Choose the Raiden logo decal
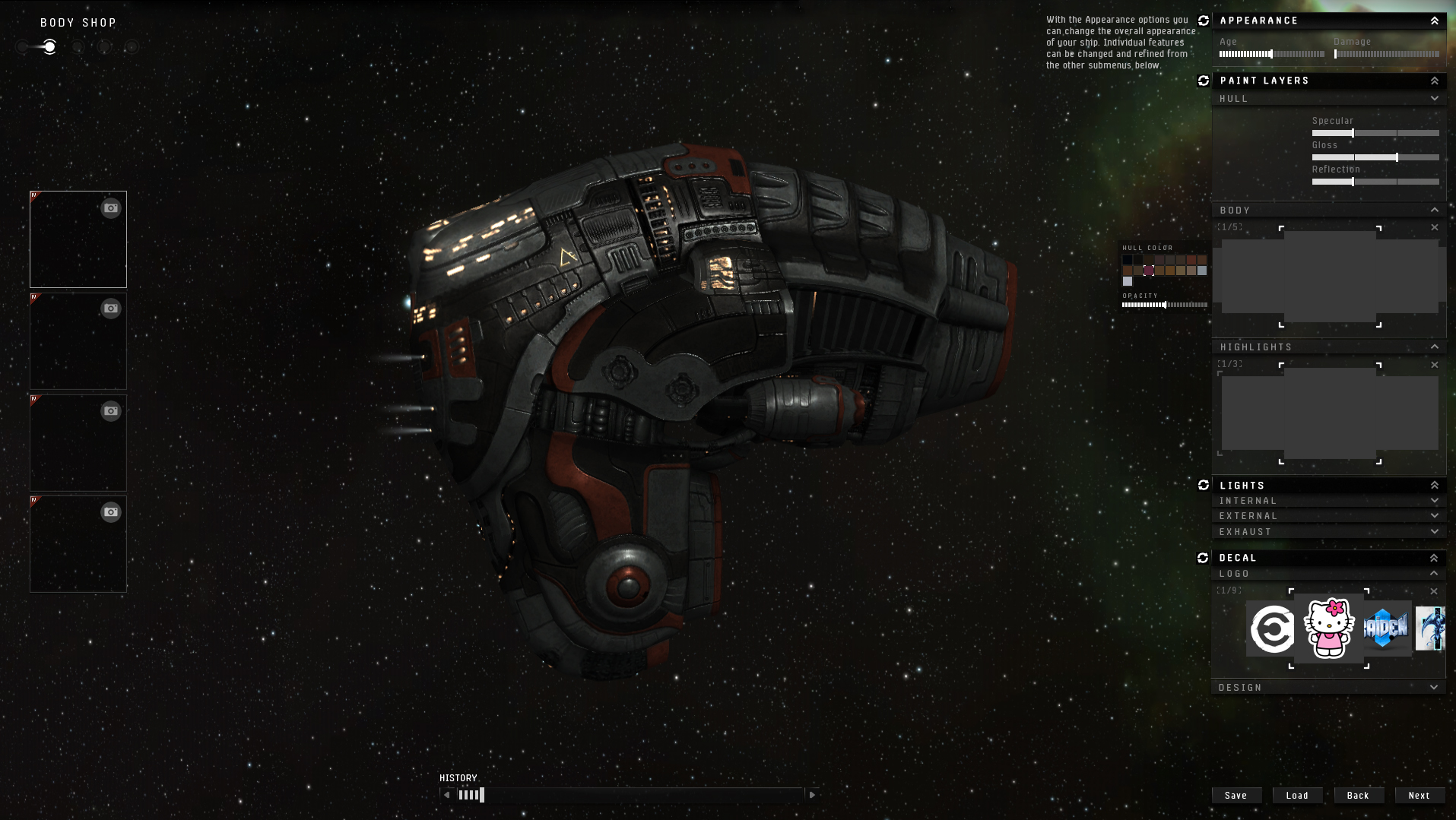This screenshot has width=1456, height=820. 1385,628
